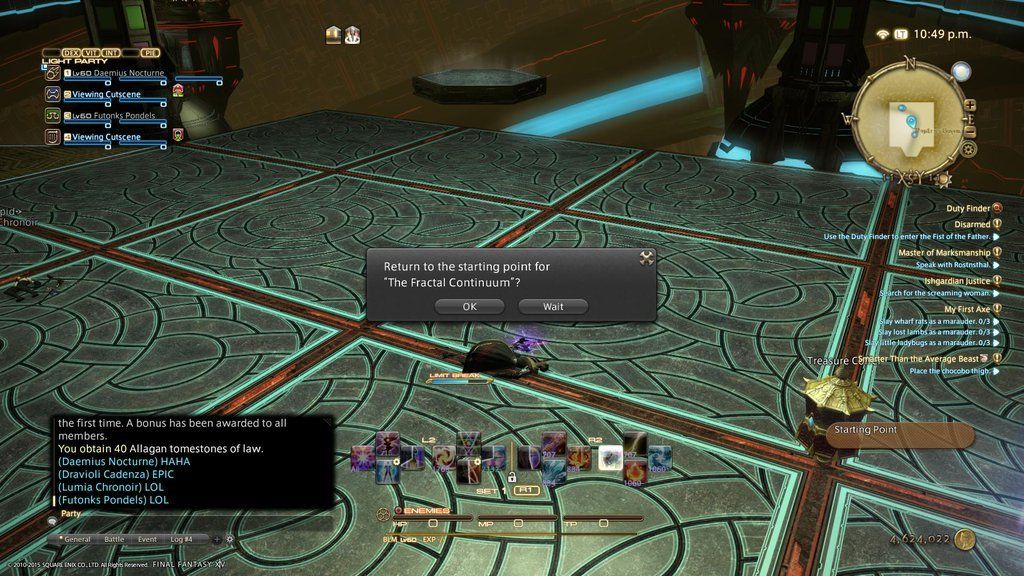Switch to the General chat tab
This screenshot has width=1024, height=576.
tap(75, 539)
